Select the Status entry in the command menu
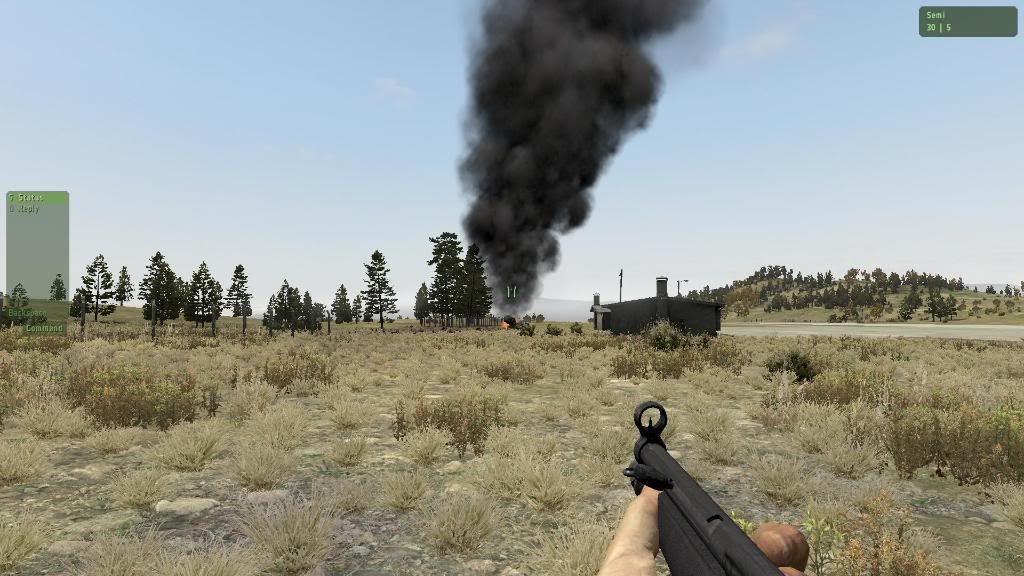1024x576 pixels. click(x=31, y=198)
